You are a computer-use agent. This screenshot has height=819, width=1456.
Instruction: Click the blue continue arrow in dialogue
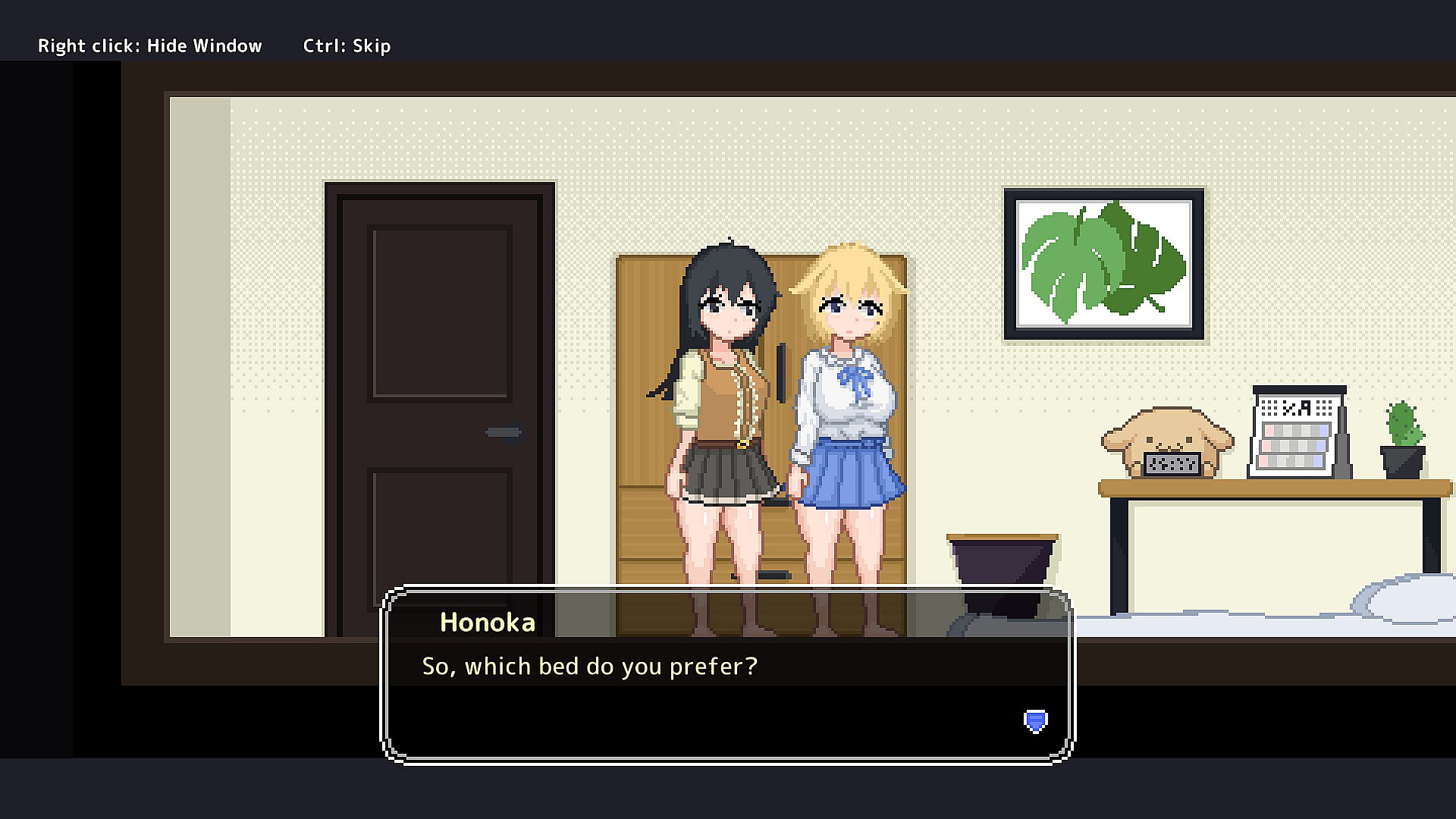tap(1035, 720)
